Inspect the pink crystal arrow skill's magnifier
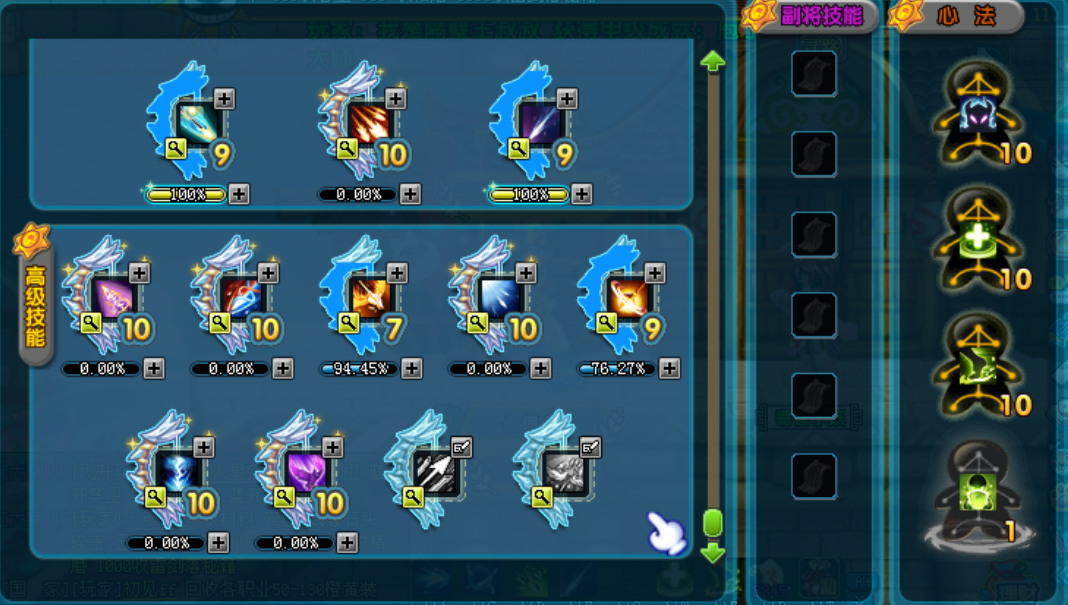The width and height of the screenshot is (1068, 605). coord(91,322)
